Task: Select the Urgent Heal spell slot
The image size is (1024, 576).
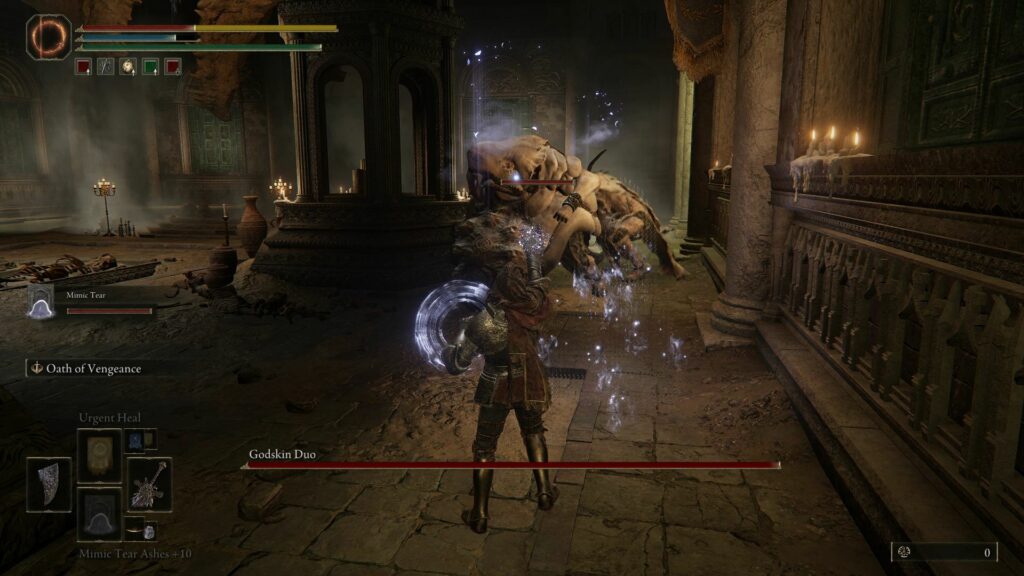Action: [x=99, y=455]
